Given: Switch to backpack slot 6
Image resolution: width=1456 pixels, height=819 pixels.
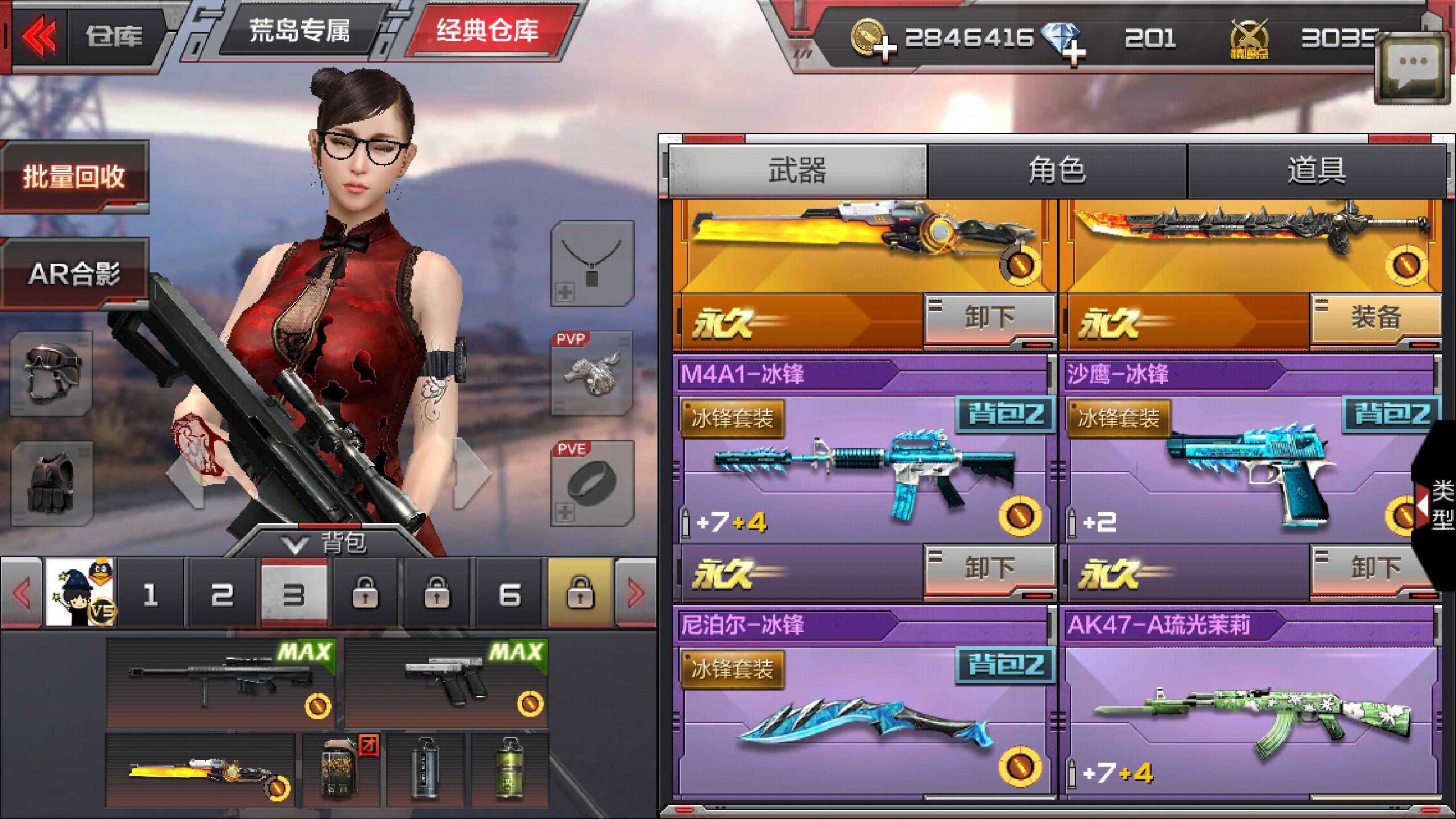Looking at the screenshot, I should (510, 595).
